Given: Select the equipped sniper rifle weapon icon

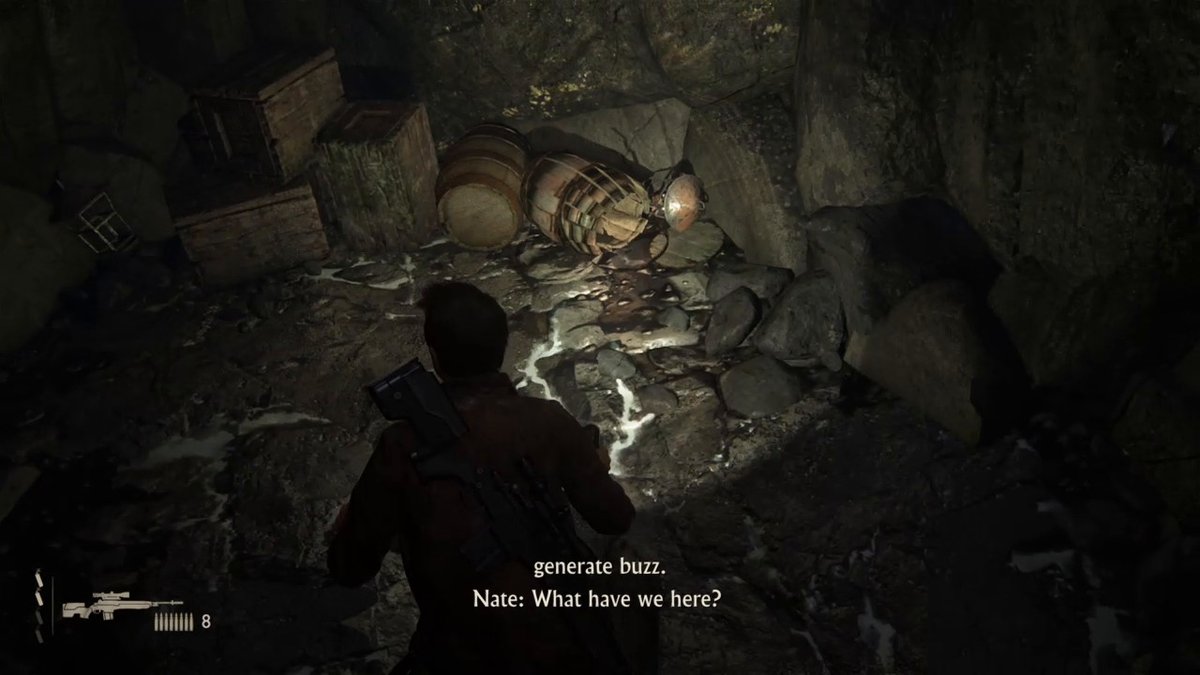Looking at the screenshot, I should coord(122,608).
